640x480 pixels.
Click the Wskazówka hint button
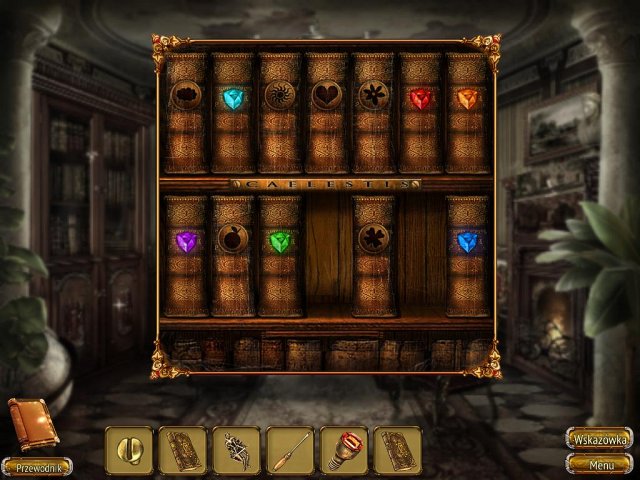(x=599, y=438)
